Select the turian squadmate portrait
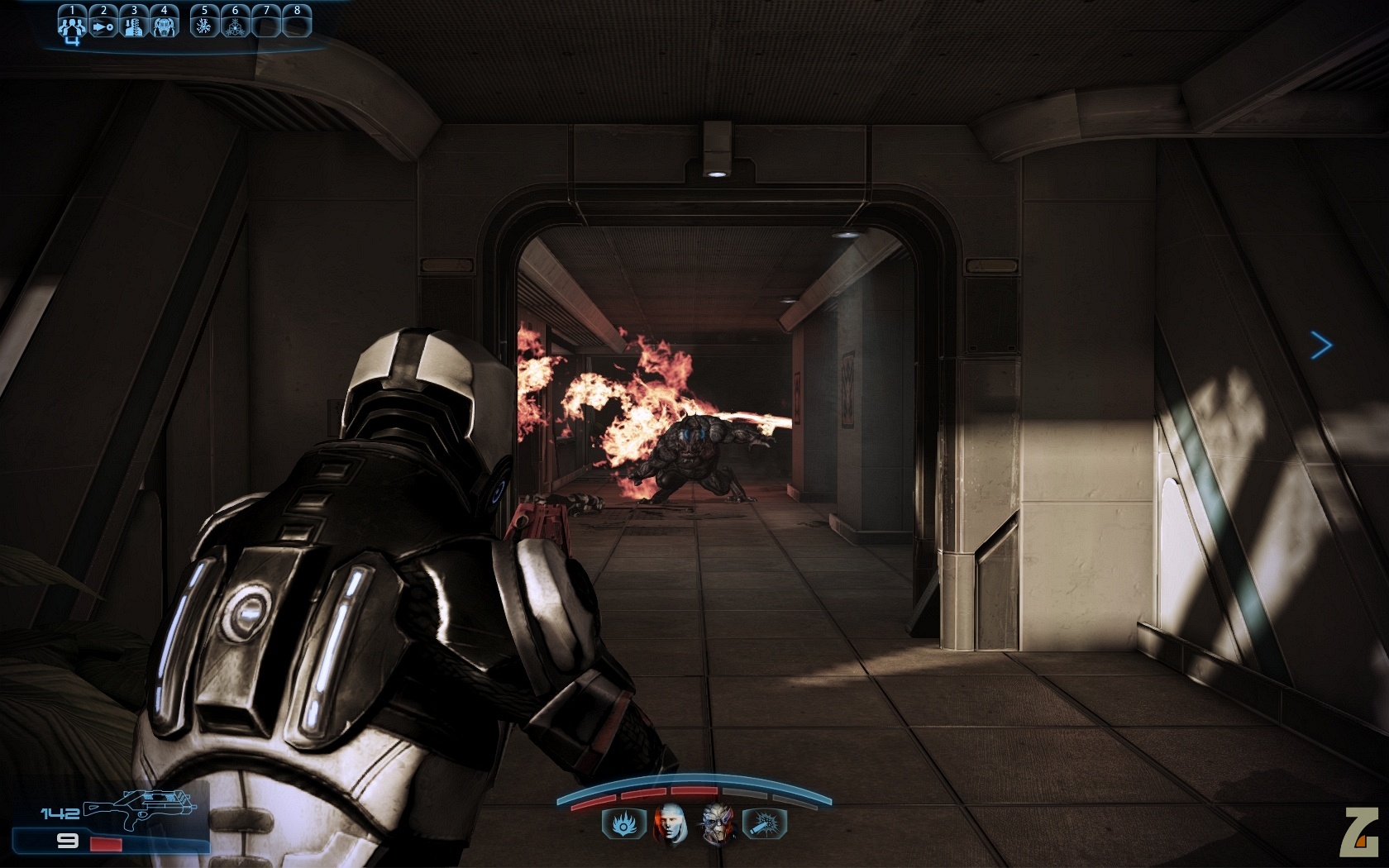 (718, 823)
